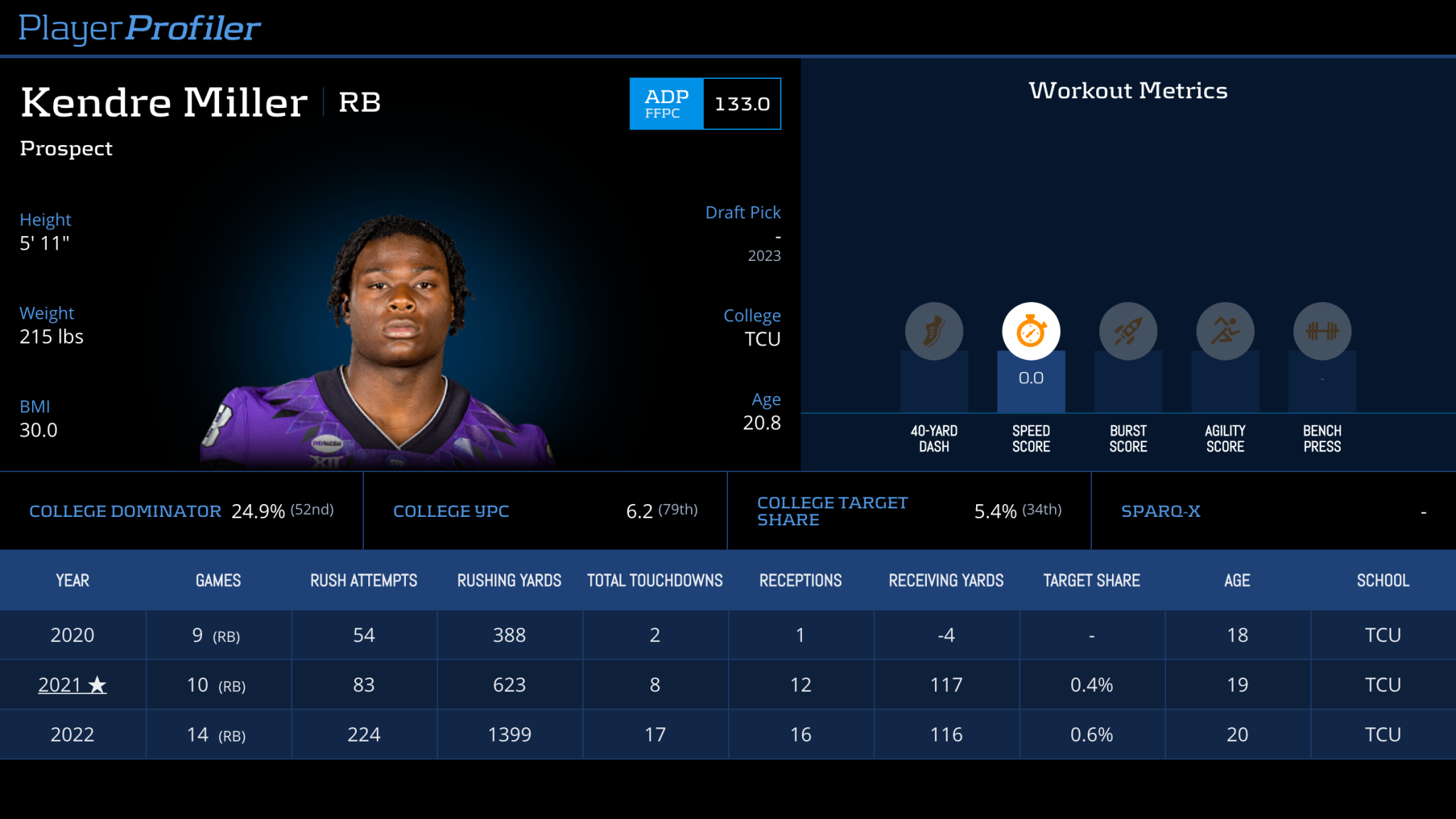Select the TOTAL TOUCHDOWNS column header
This screenshot has width=1456, height=819.
(x=654, y=579)
